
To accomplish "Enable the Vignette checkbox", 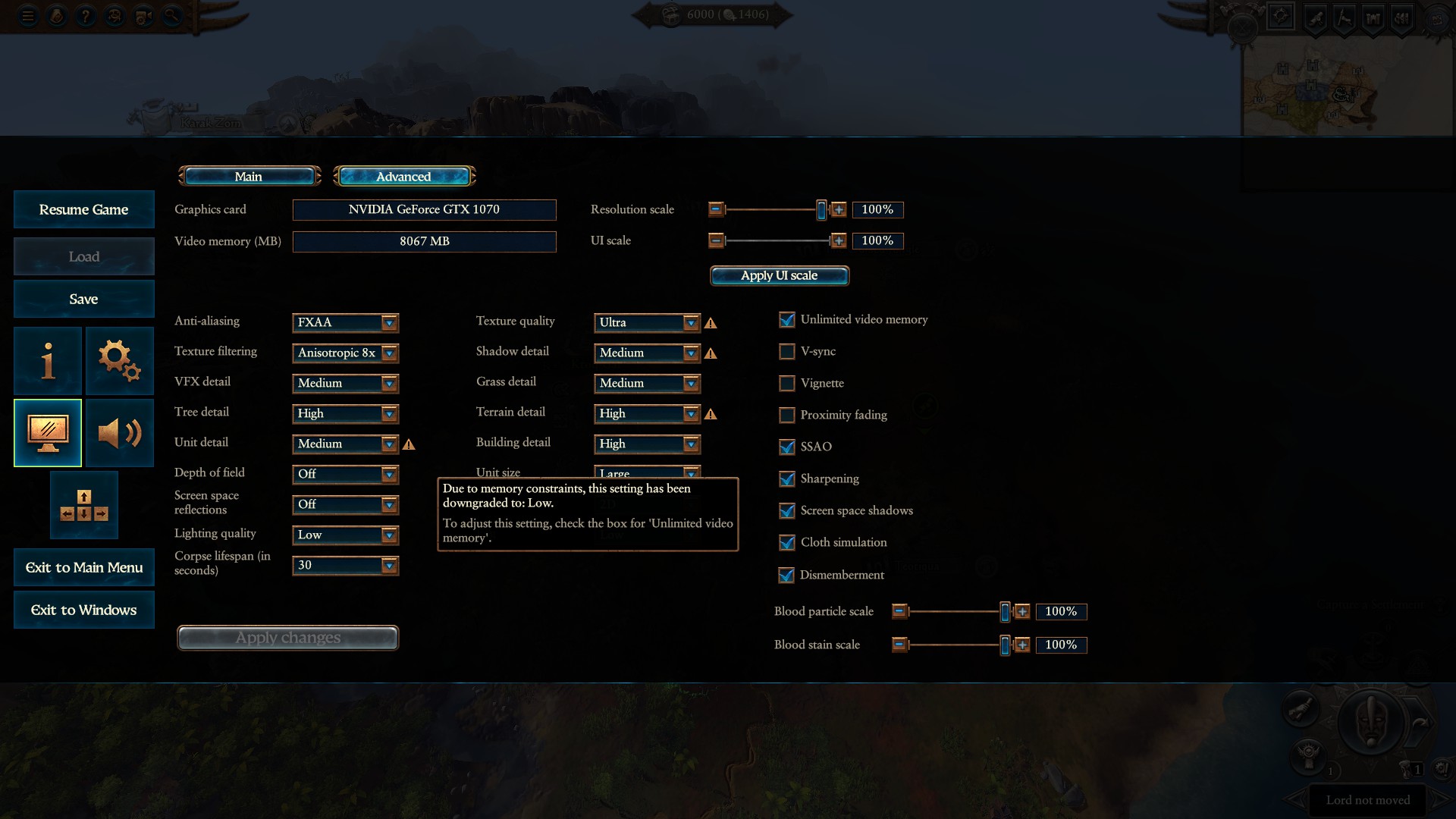I will (x=787, y=384).
